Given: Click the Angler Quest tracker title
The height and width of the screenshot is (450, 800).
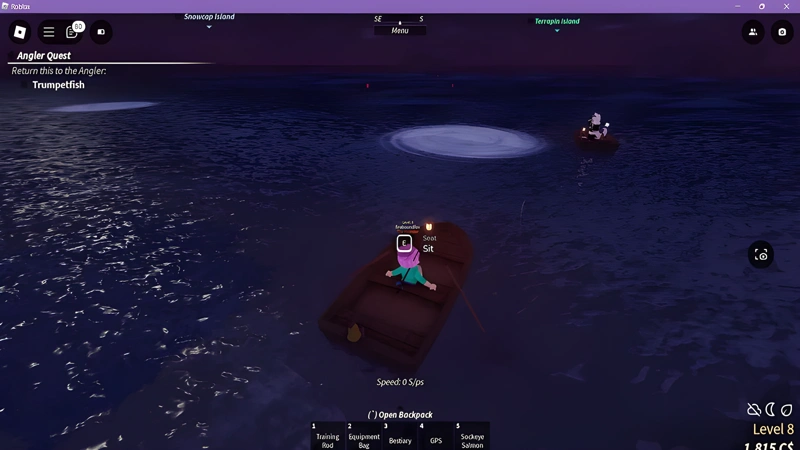Looking at the screenshot, I should click(44, 56).
